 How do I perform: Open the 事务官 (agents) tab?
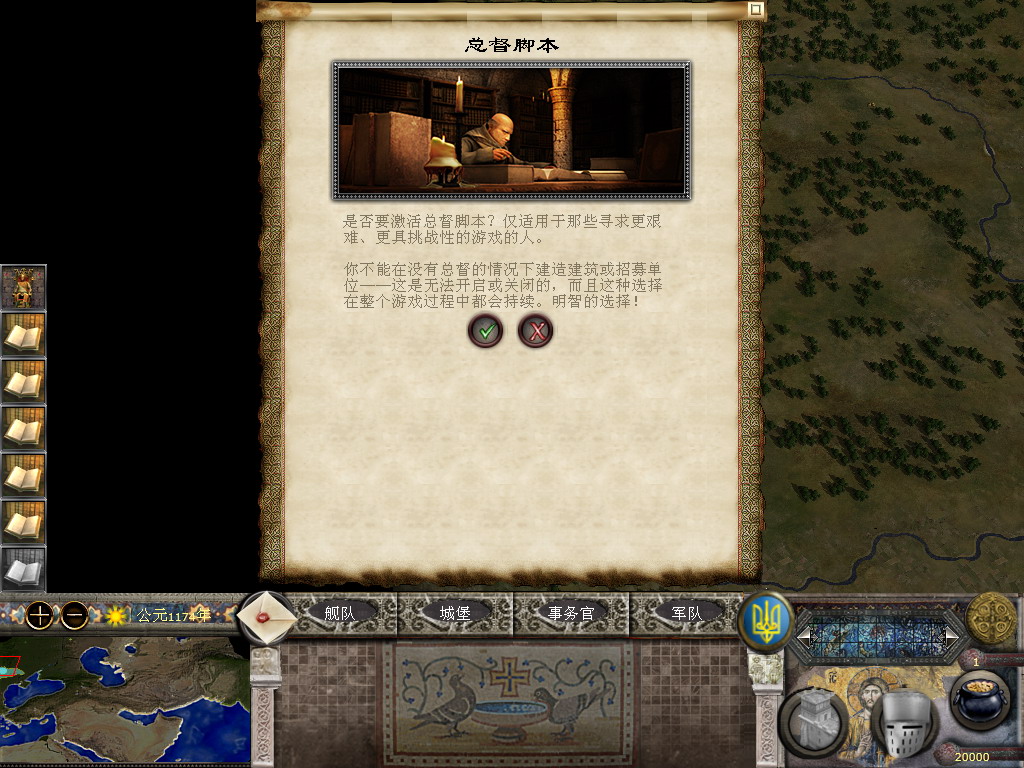coord(571,613)
